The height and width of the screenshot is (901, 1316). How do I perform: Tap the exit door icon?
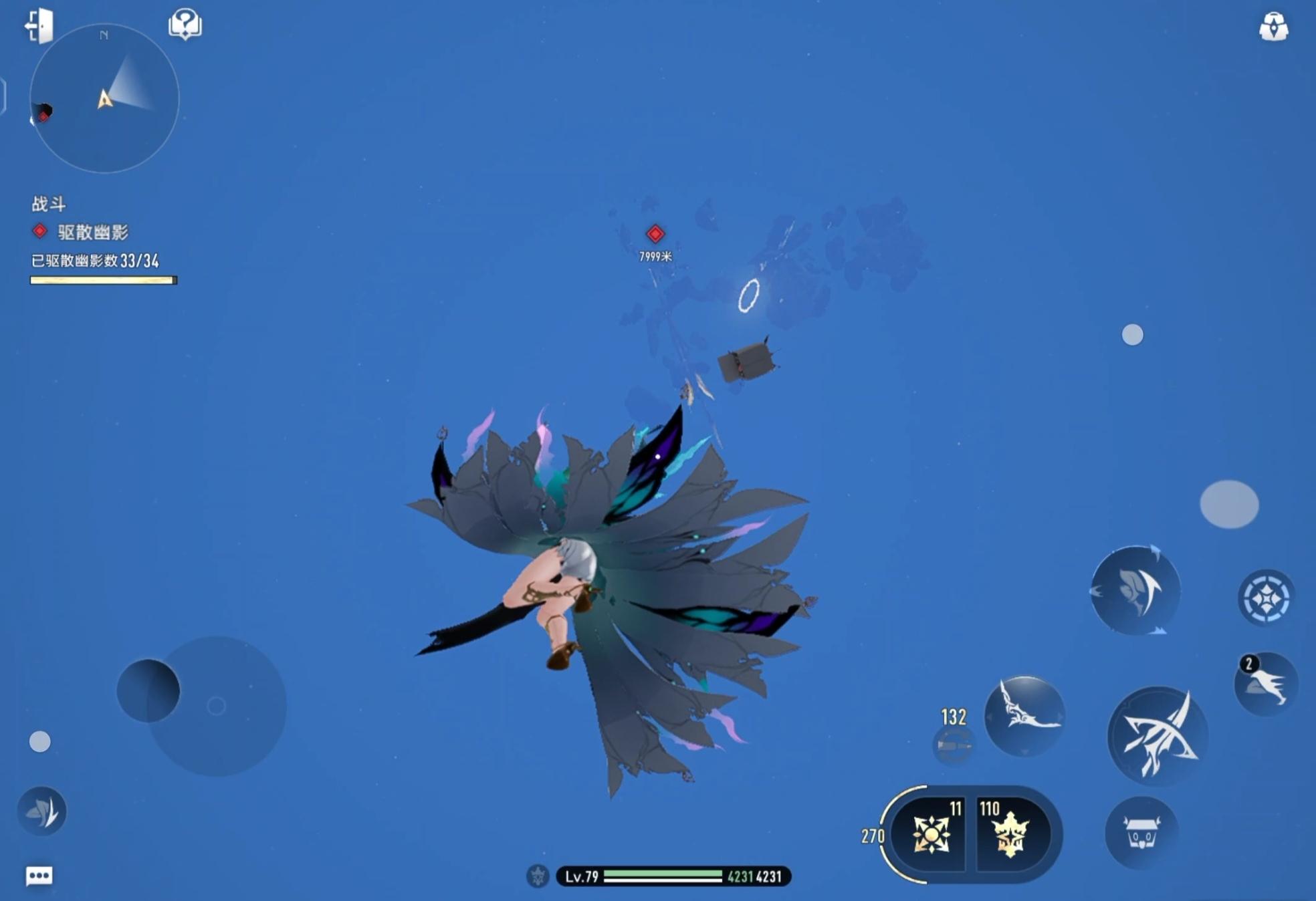[x=39, y=25]
